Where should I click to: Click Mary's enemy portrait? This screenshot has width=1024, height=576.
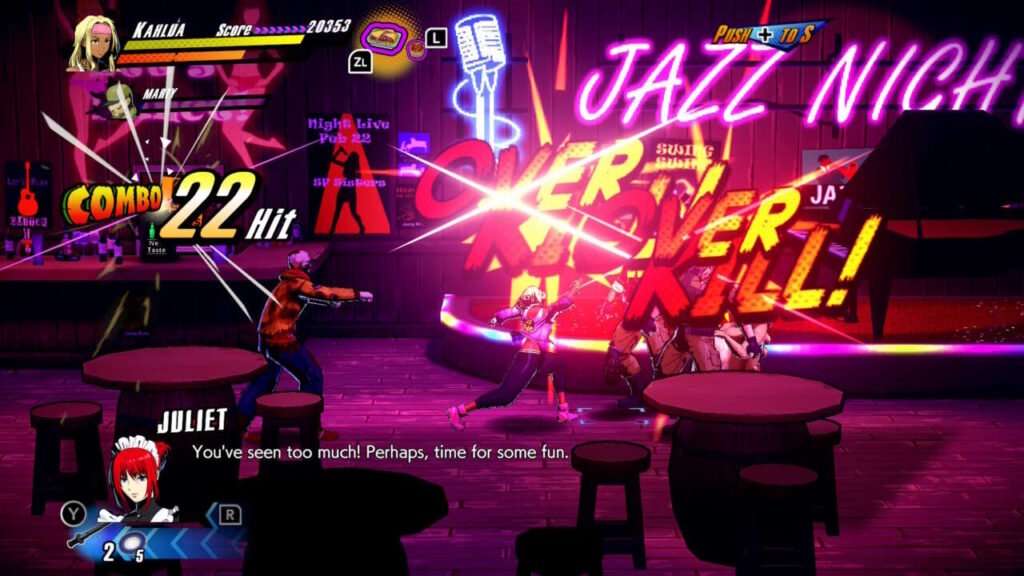point(118,100)
